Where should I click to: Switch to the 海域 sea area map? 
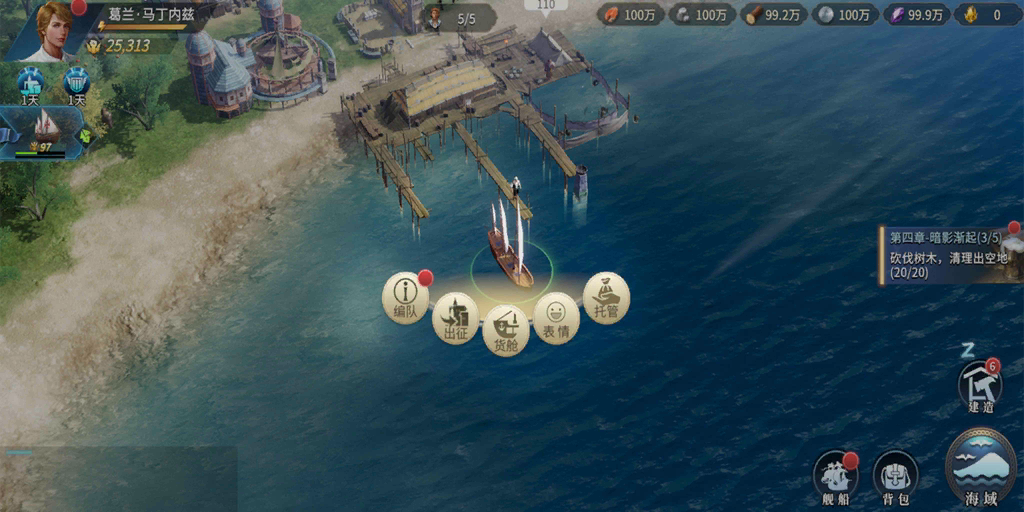pyautogui.click(x=980, y=468)
